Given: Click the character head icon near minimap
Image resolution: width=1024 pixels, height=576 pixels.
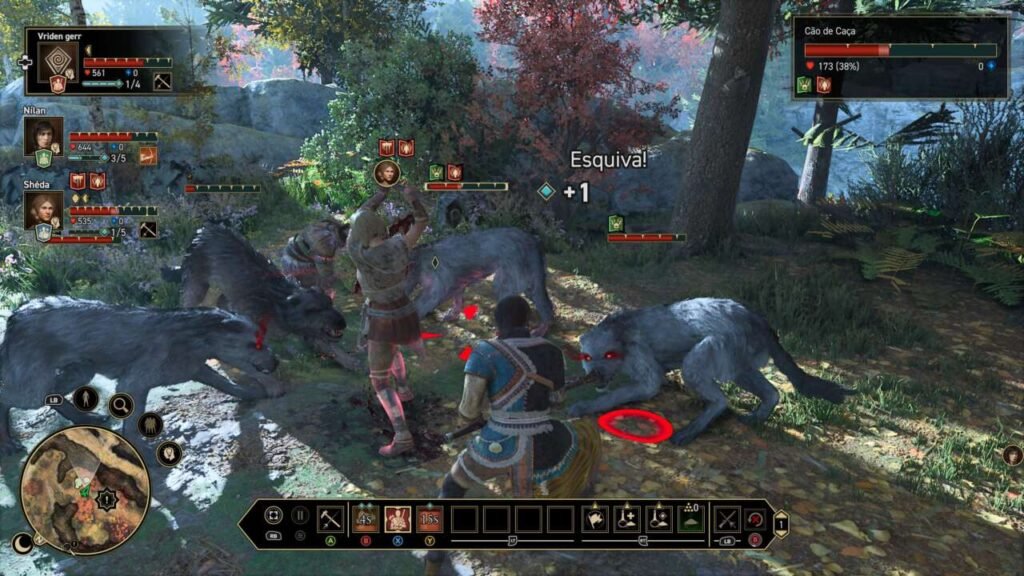Looking at the screenshot, I should [x=169, y=454].
